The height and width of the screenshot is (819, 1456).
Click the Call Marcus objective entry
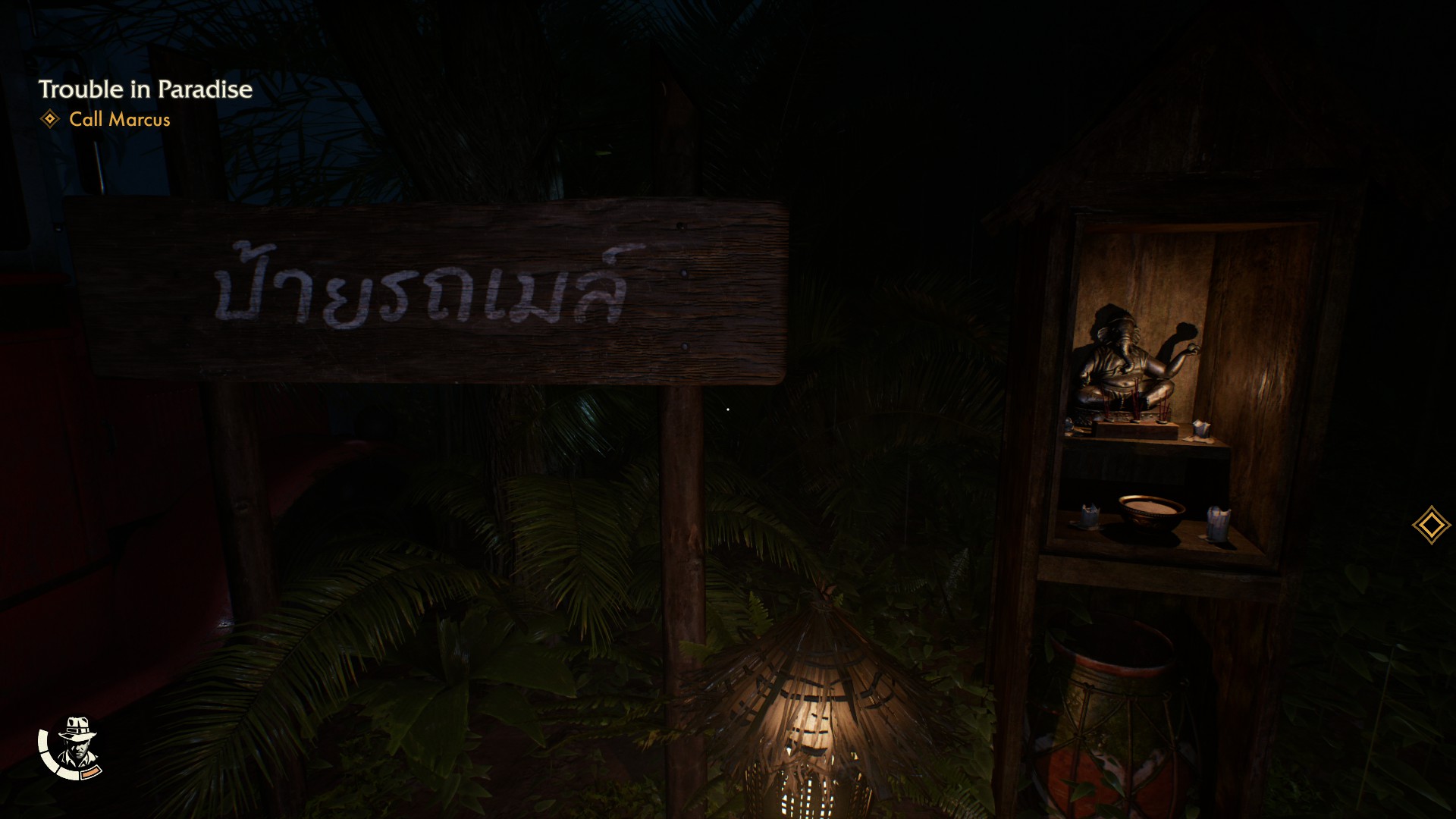(119, 120)
